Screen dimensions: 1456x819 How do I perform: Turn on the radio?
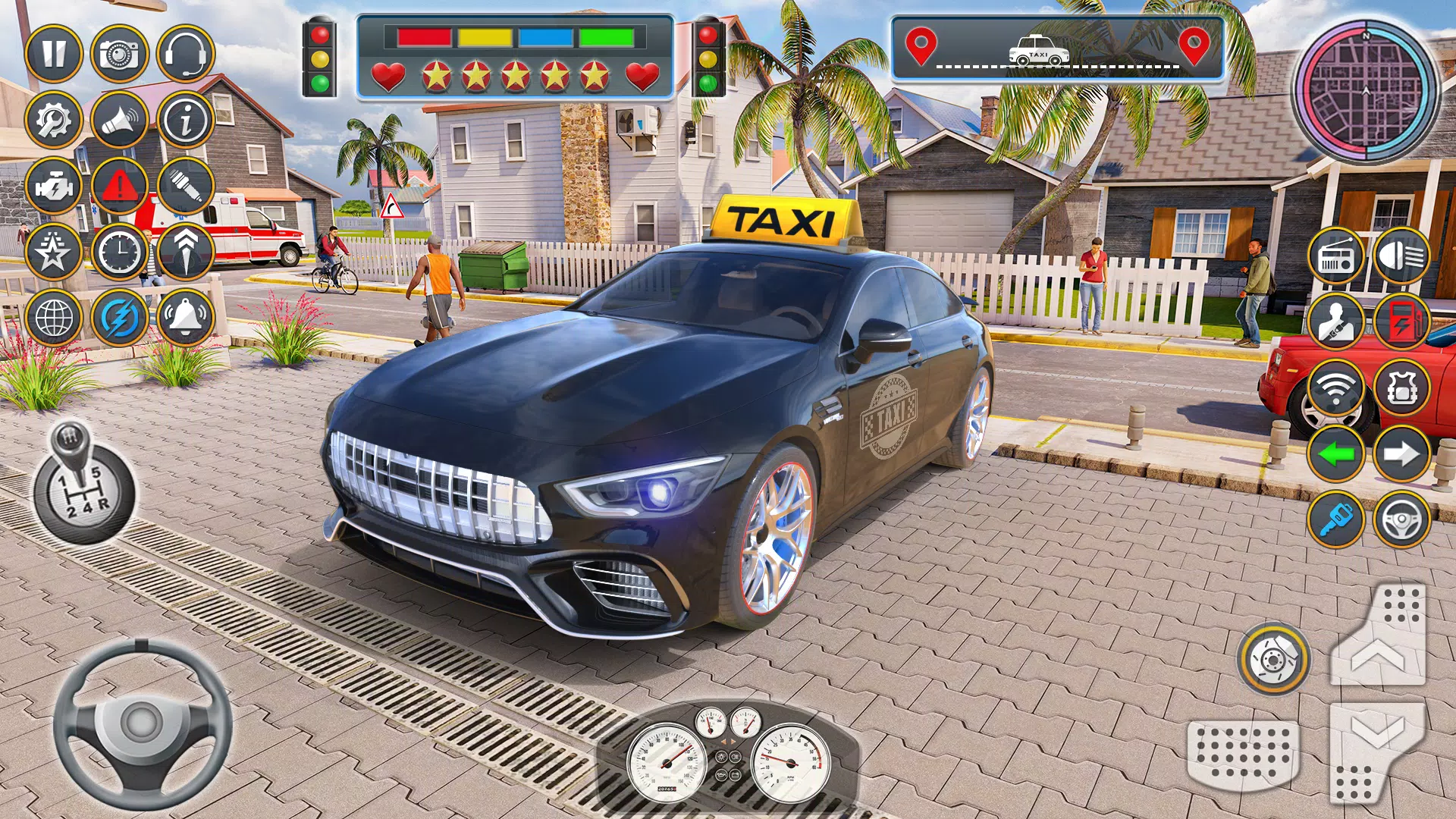click(1335, 256)
